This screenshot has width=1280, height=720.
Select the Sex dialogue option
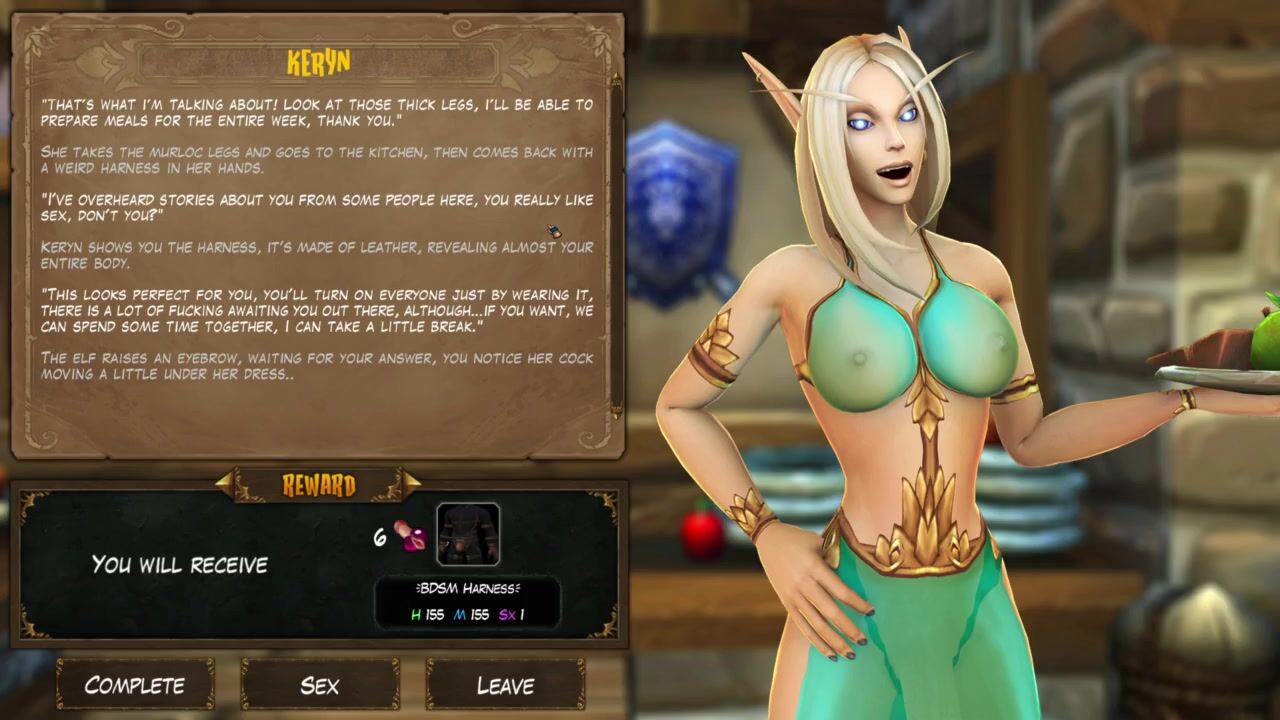[320, 685]
